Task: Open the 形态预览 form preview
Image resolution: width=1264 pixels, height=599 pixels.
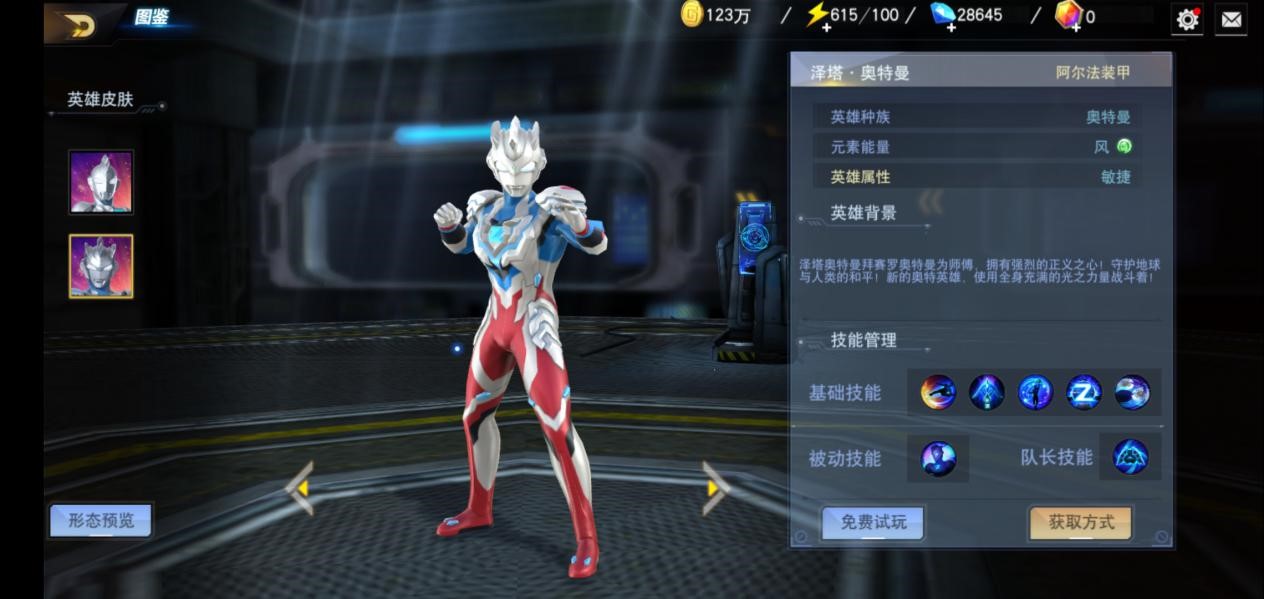Action: coord(101,520)
